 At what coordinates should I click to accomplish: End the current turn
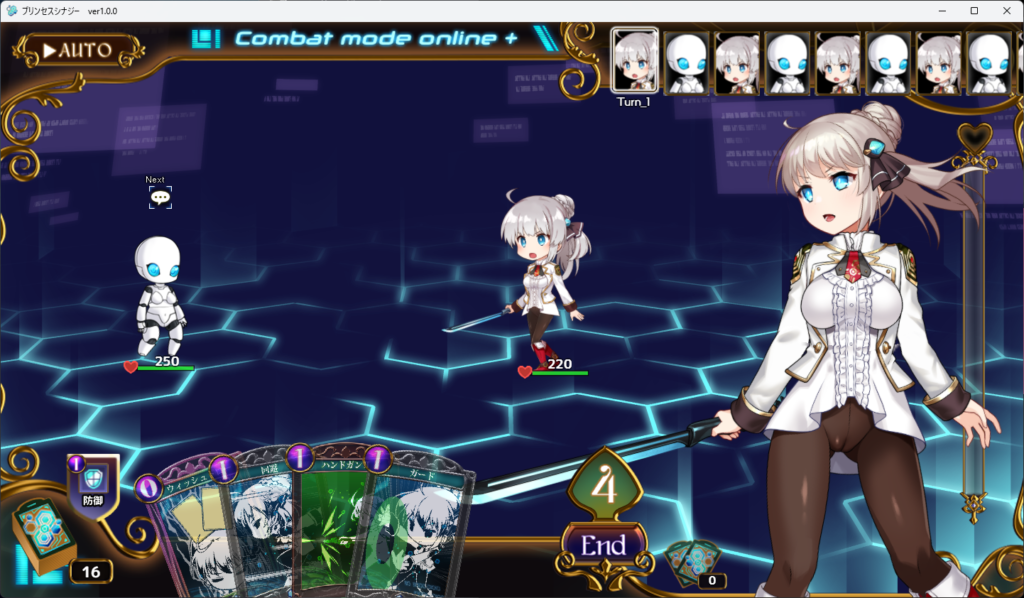point(603,546)
